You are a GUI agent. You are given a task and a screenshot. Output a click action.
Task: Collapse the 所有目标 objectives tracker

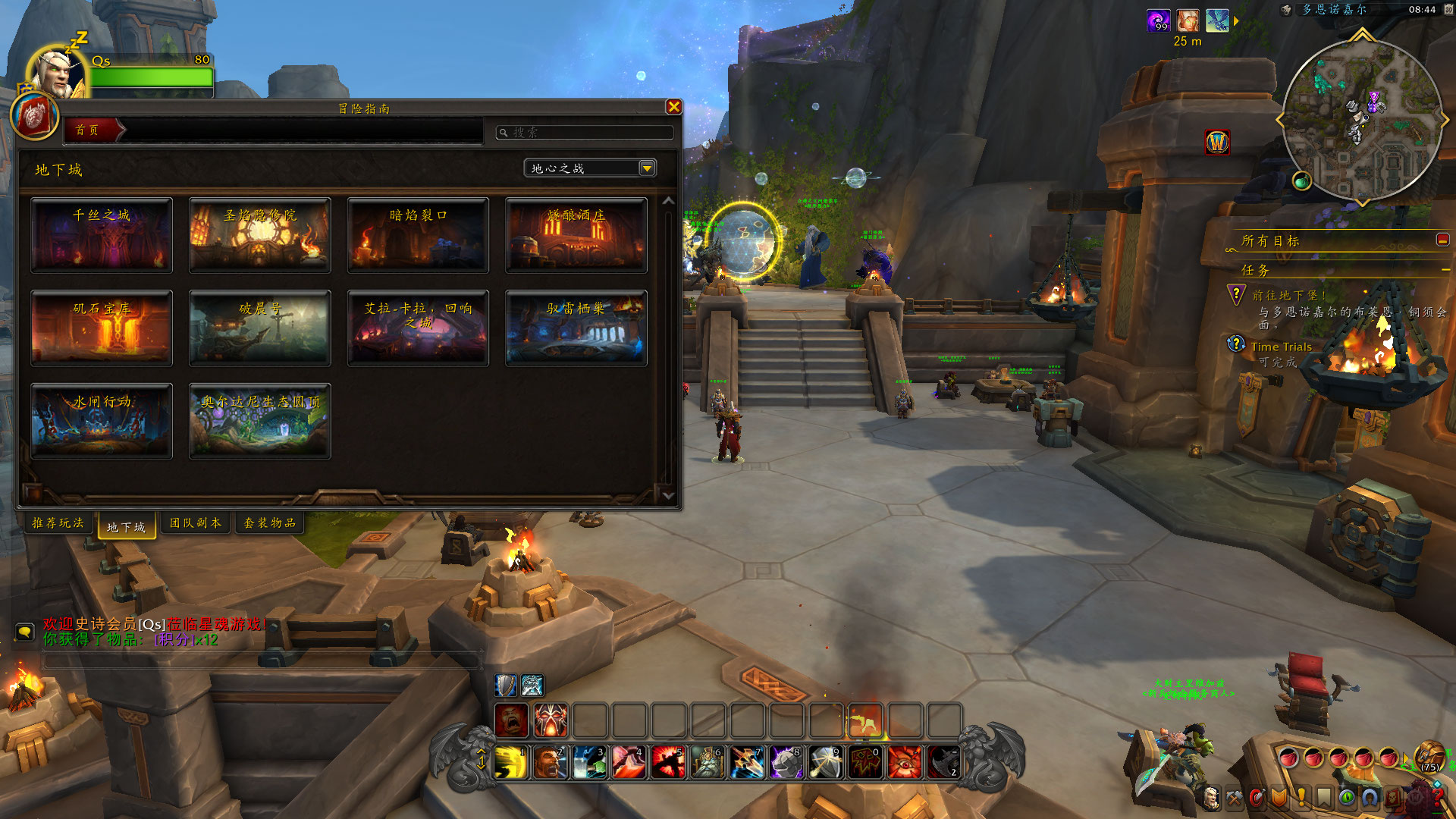pos(1442,240)
